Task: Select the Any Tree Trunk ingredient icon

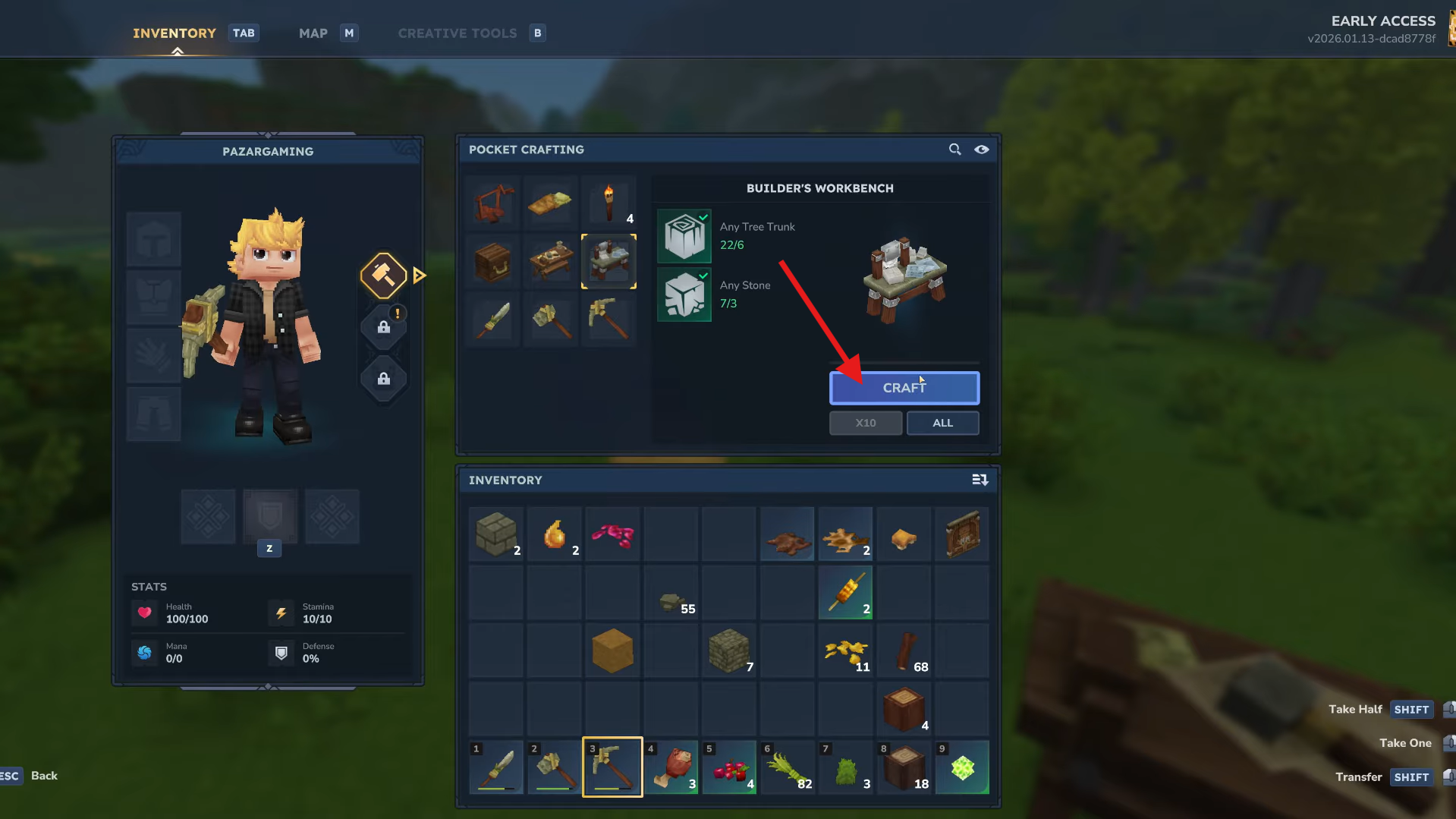Action: [684, 236]
